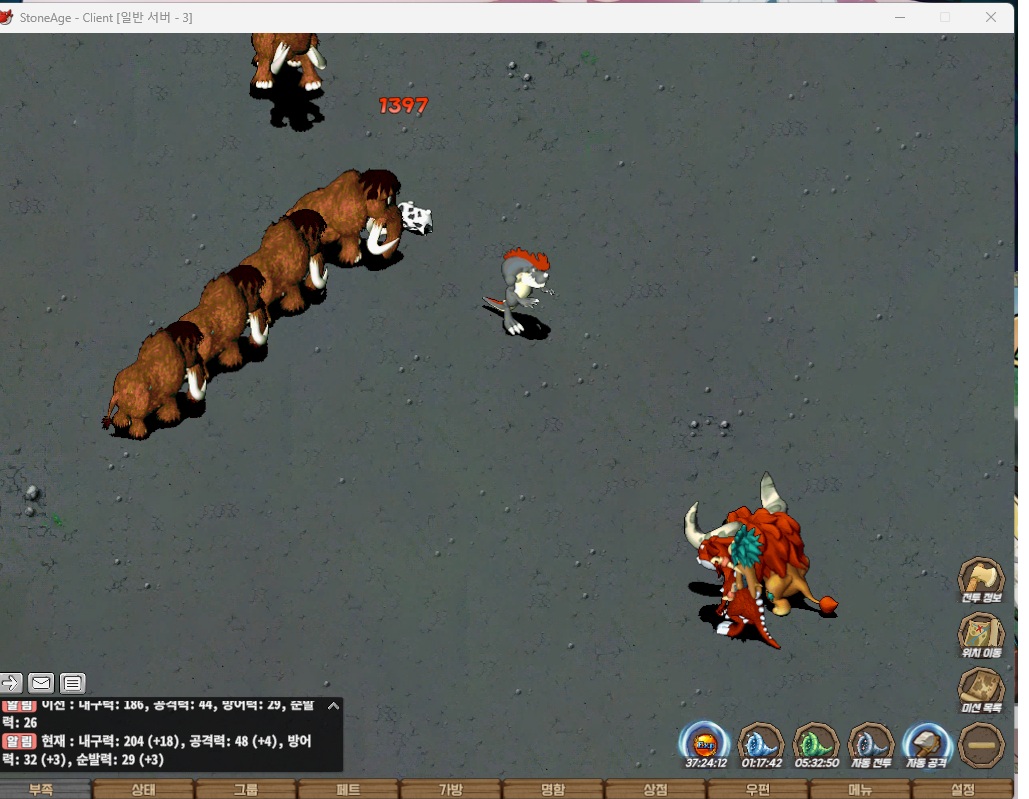Expand the chat log with the up arrow
The image size is (1029, 799).
pyautogui.click(x=333, y=706)
